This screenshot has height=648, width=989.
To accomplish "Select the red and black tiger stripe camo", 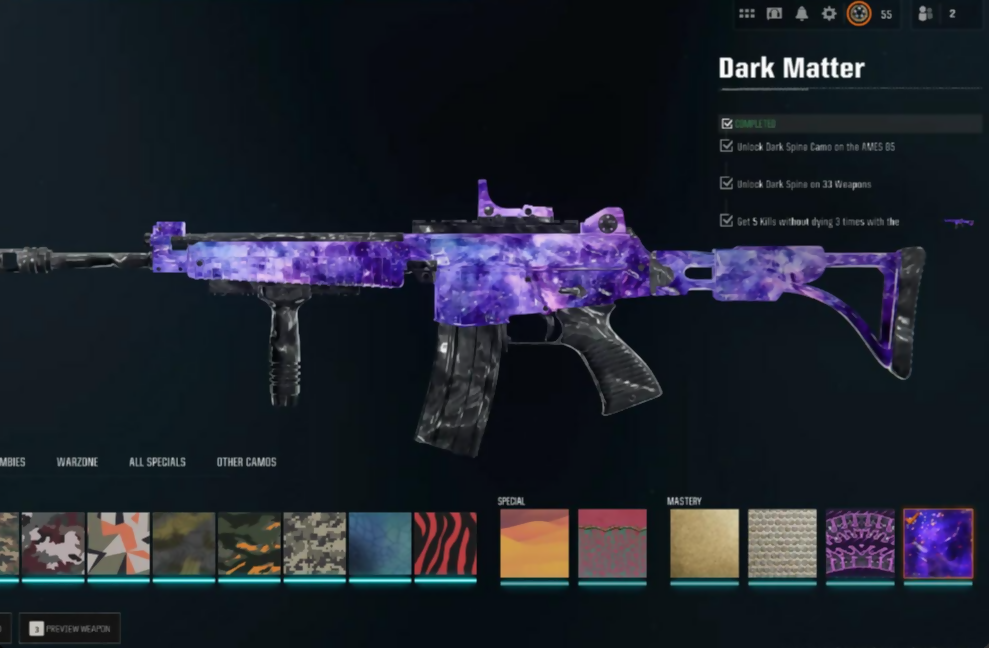I will coord(445,544).
